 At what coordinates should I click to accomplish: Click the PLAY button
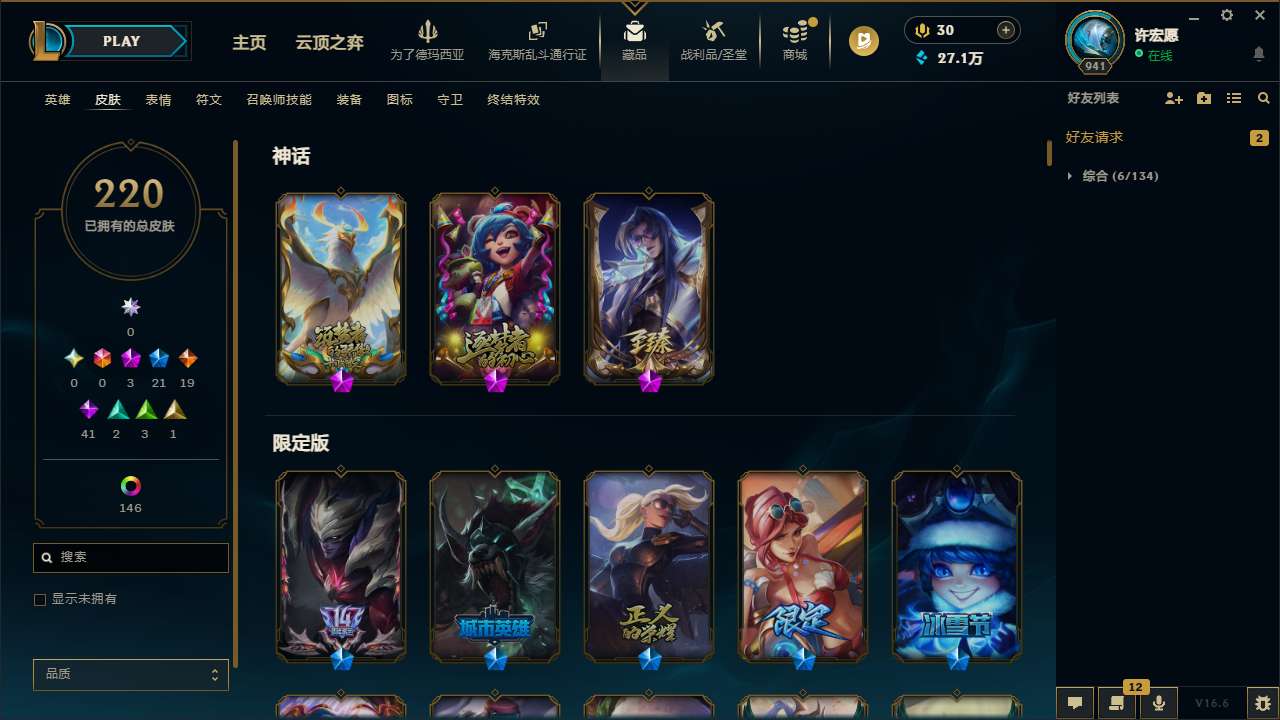click(121, 41)
